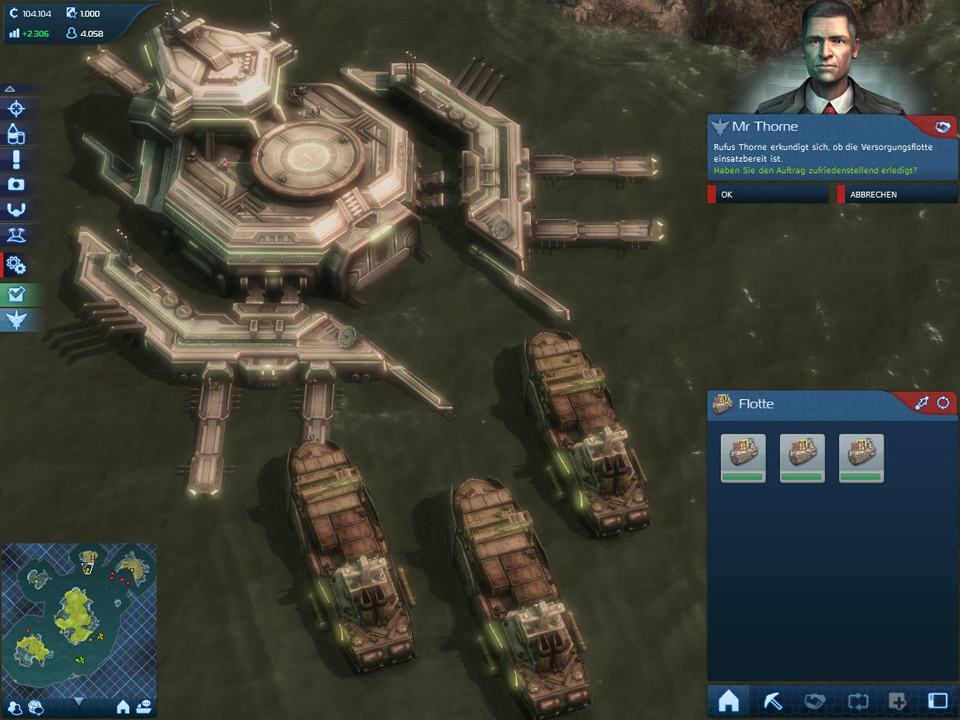
Task: Collapse the minimap with the down arrow
Action: click(x=78, y=703)
